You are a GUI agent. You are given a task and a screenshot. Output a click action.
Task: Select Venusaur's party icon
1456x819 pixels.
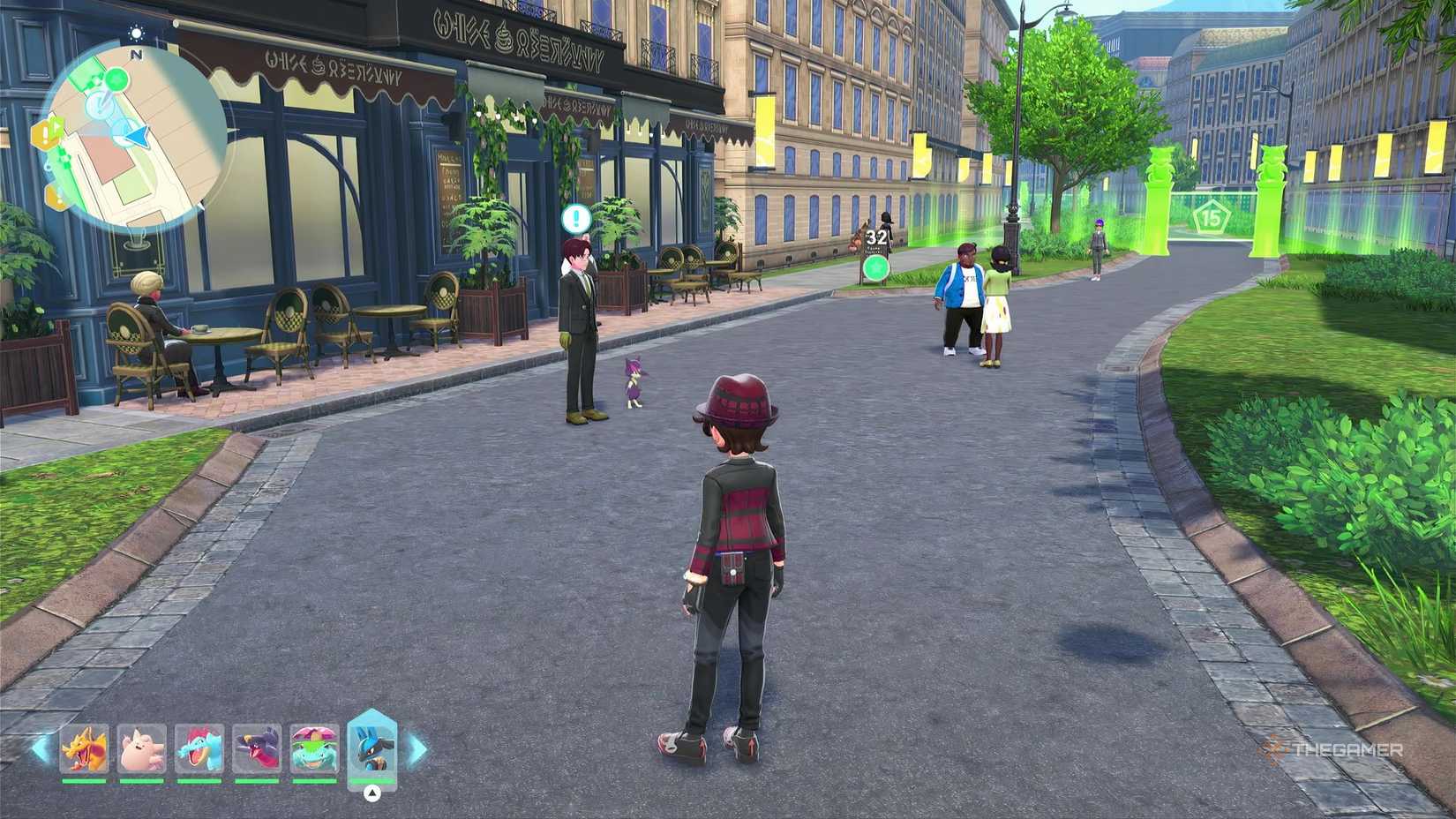(x=316, y=748)
